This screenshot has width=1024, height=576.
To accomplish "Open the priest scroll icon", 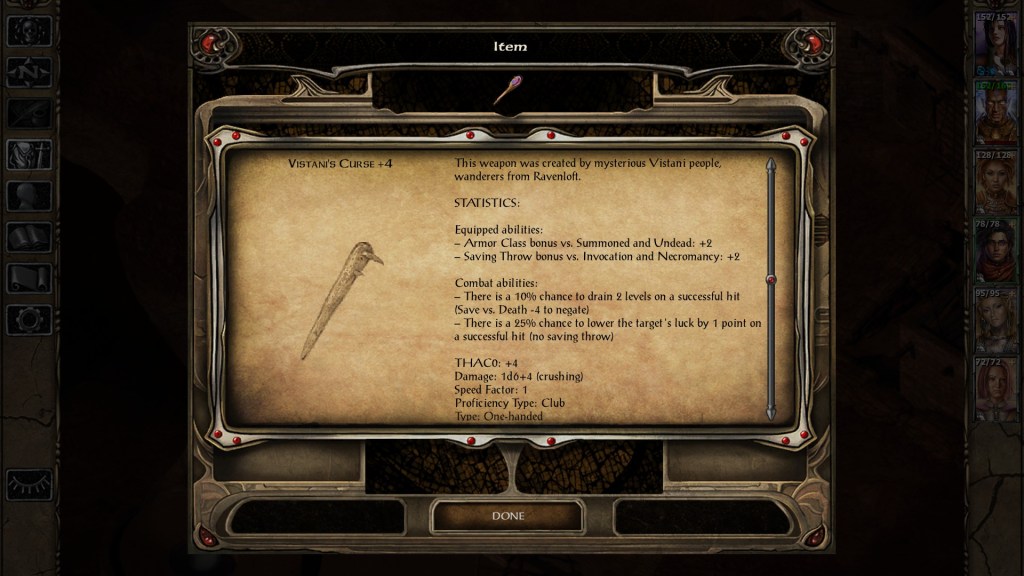I will click(x=28, y=278).
